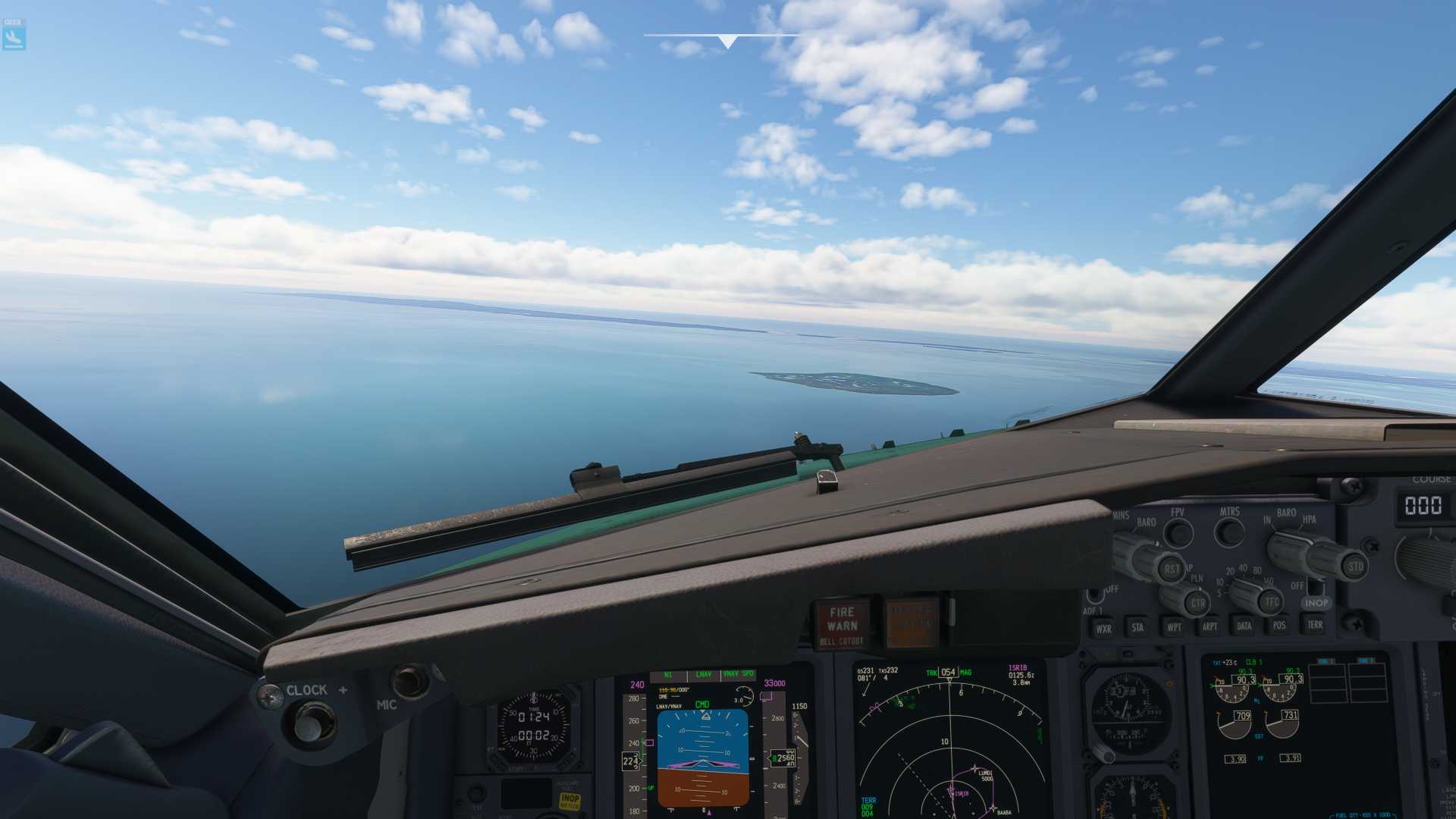Toggle the TERR terrain display button
Image resolution: width=1456 pixels, height=819 pixels.
coord(1315,624)
